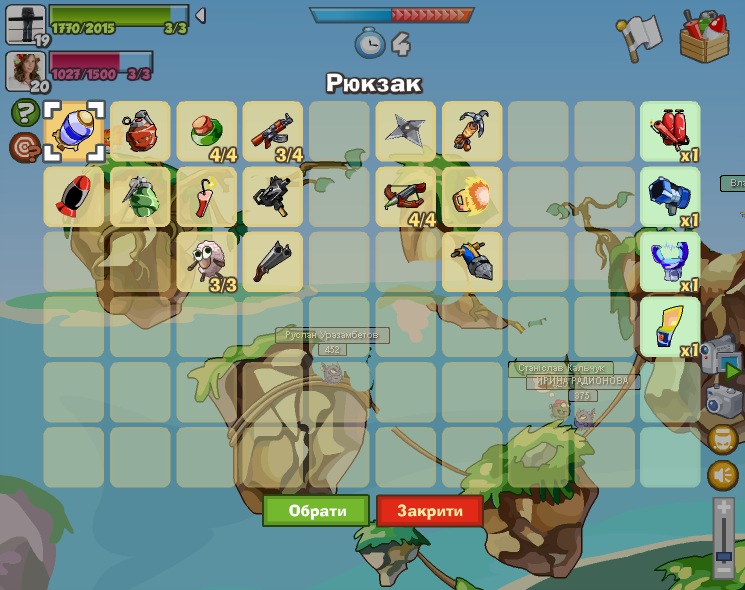This screenshot has height=590, width=745.
Task: Select the grappling hook item
Action: (471, 131)
